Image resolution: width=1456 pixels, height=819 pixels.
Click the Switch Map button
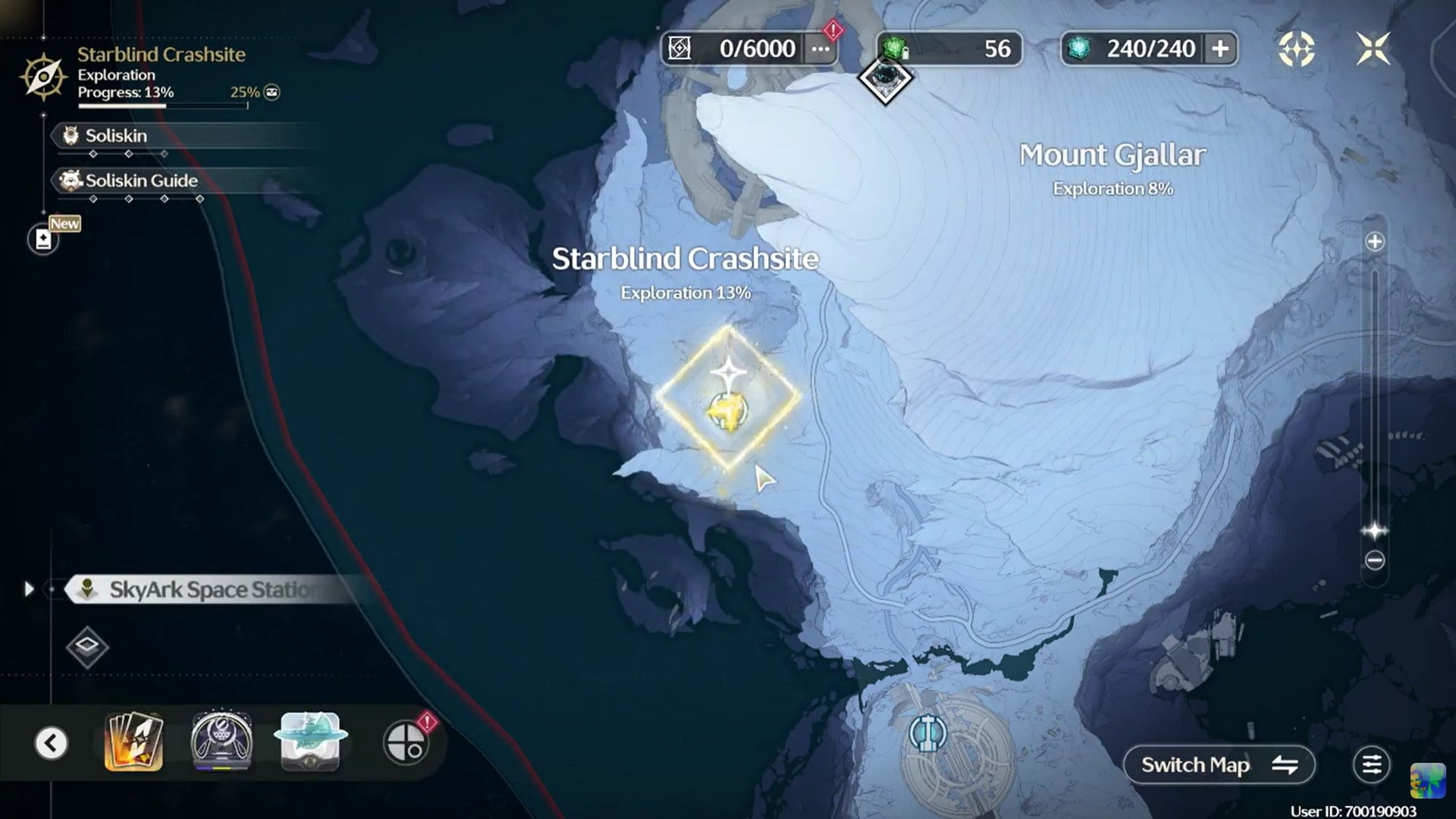click(1219, 765)
